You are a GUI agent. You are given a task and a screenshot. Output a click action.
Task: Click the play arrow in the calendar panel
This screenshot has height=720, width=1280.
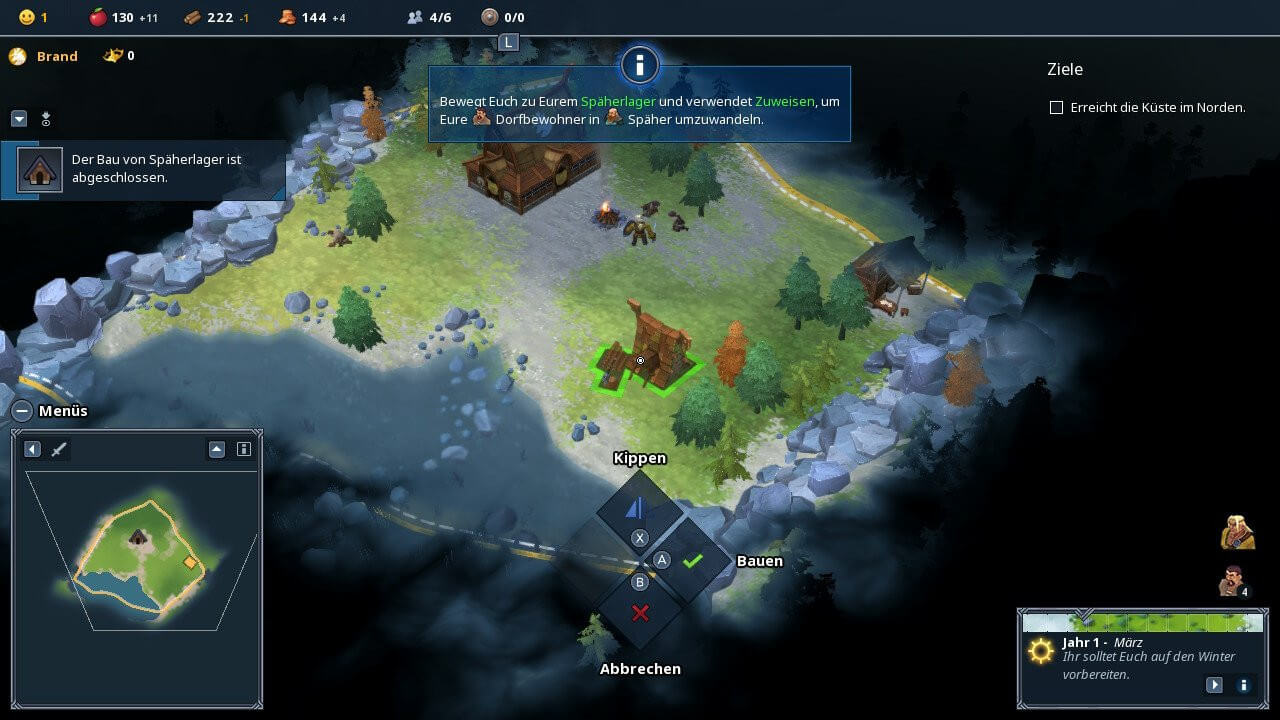(1214, 685)
